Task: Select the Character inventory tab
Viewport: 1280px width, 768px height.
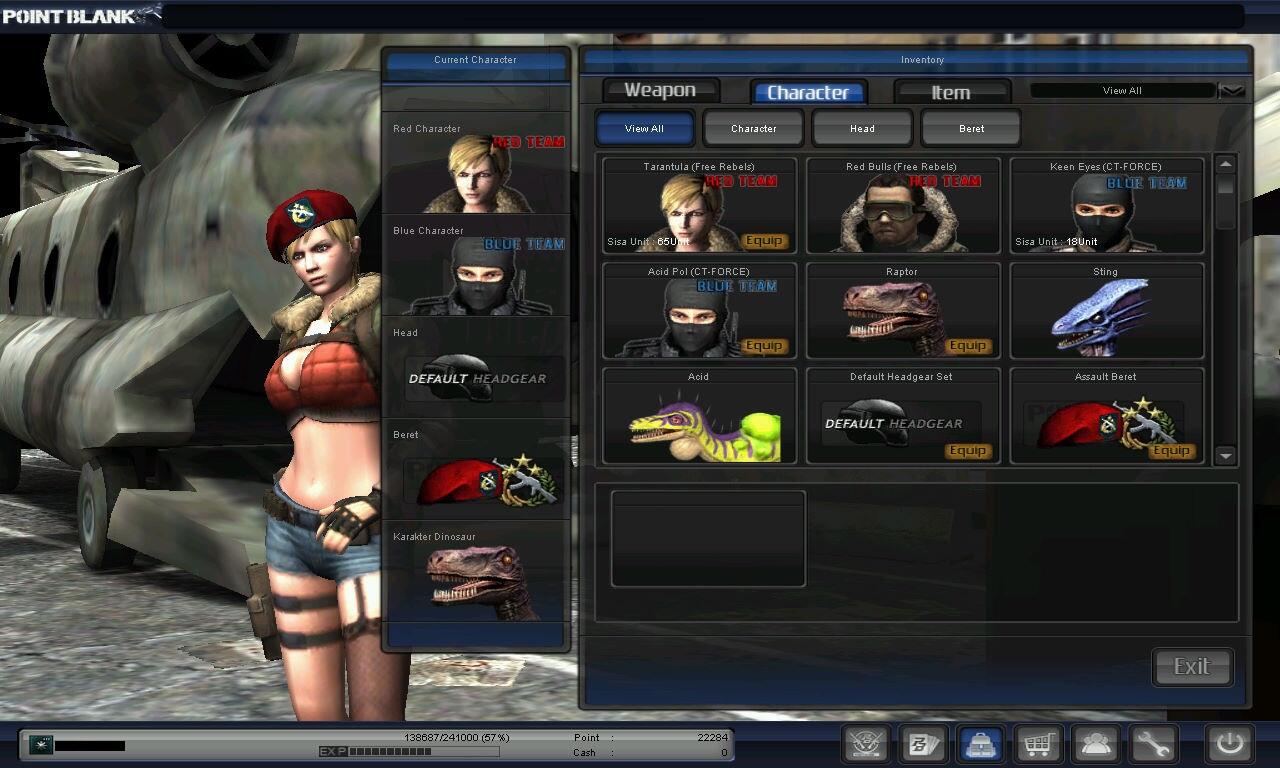Action: pyautogui.click(x=808, y=92)
